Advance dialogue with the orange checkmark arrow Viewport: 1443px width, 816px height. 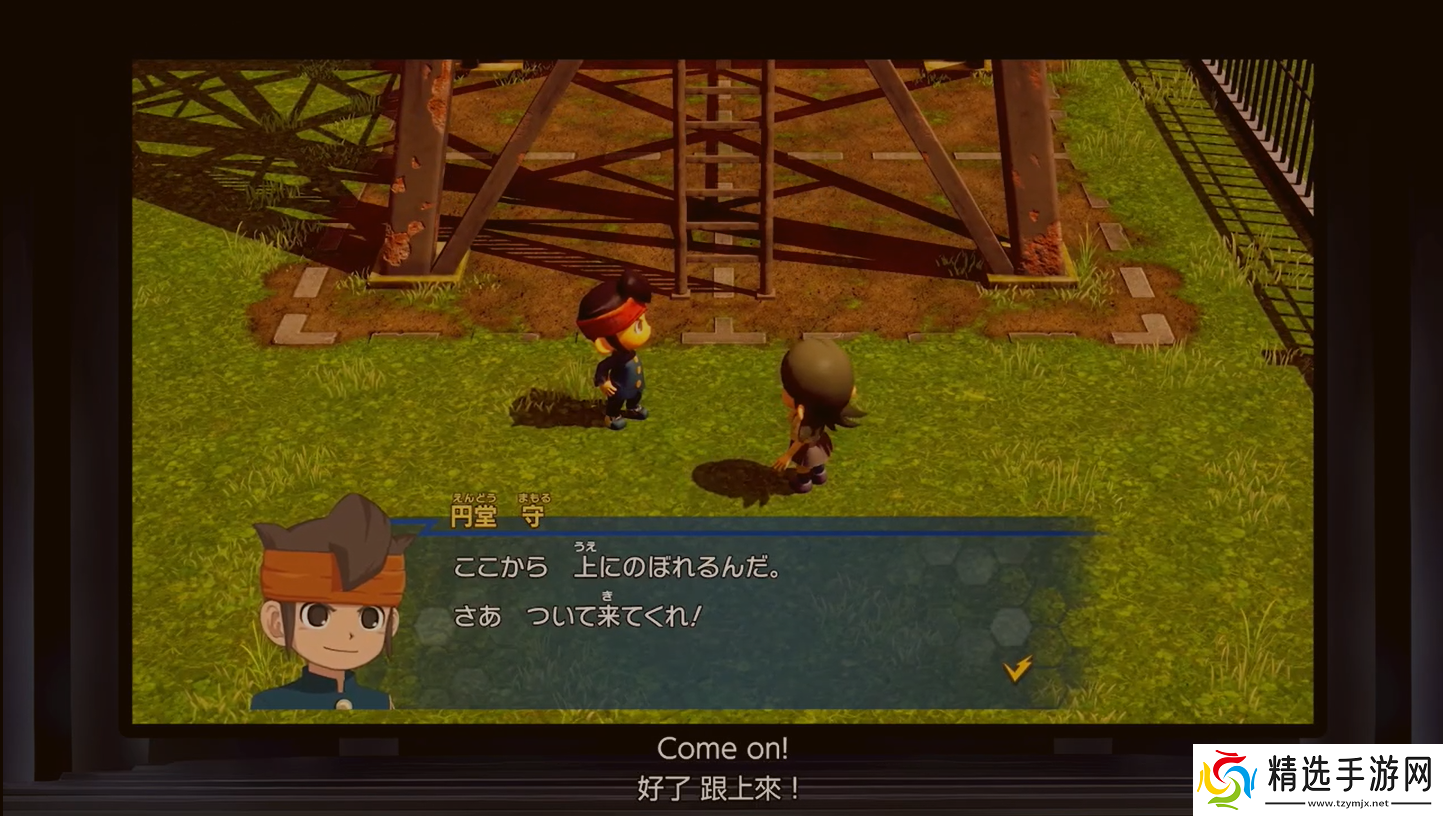(1017, 669)
